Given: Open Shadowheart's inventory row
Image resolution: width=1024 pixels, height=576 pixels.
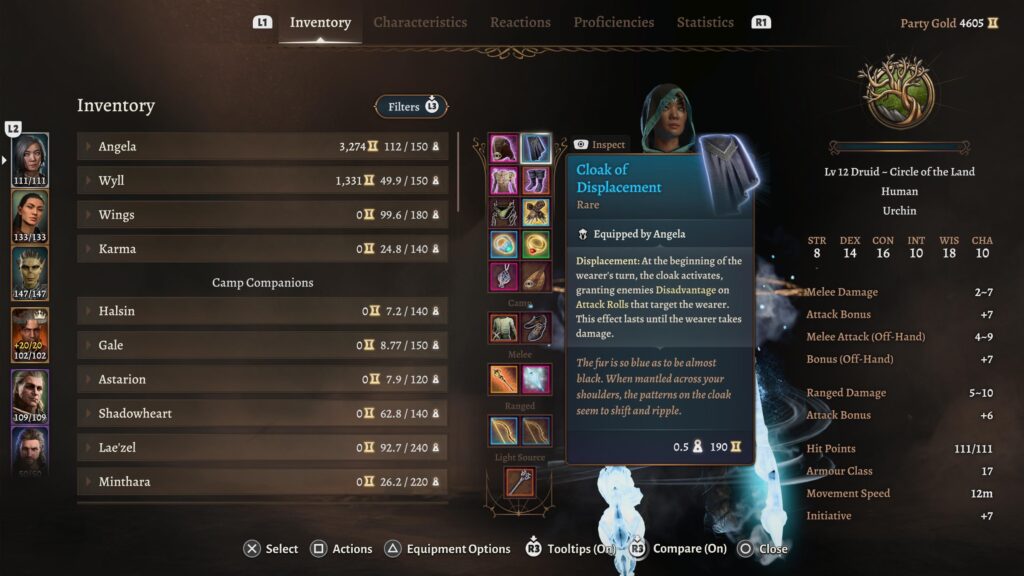Looking at the screenshot, I should (x=262, y=413).
